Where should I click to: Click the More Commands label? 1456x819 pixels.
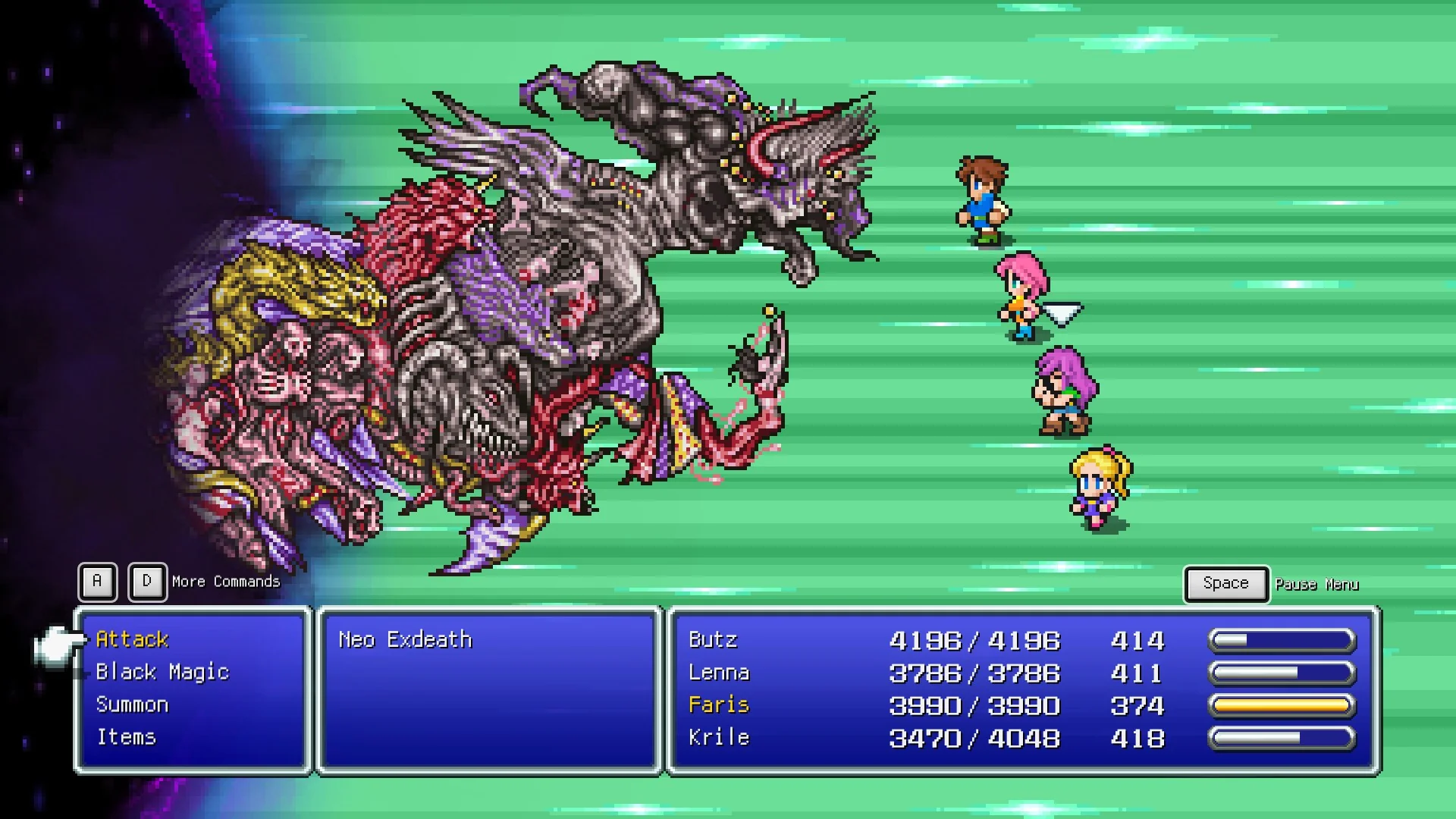(224, 582)
